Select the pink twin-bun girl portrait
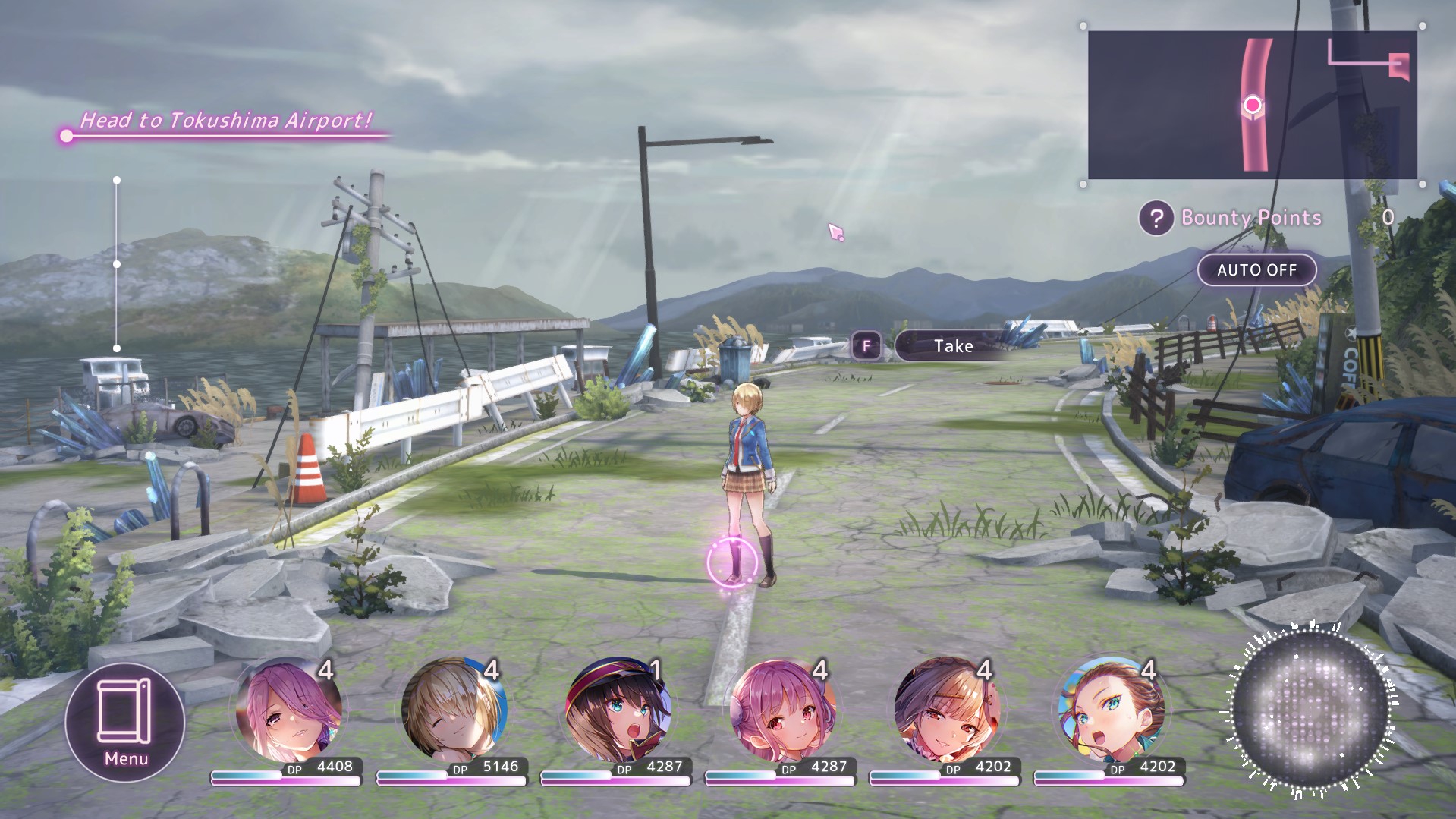 pyautogui.click(x=782, y=711)
